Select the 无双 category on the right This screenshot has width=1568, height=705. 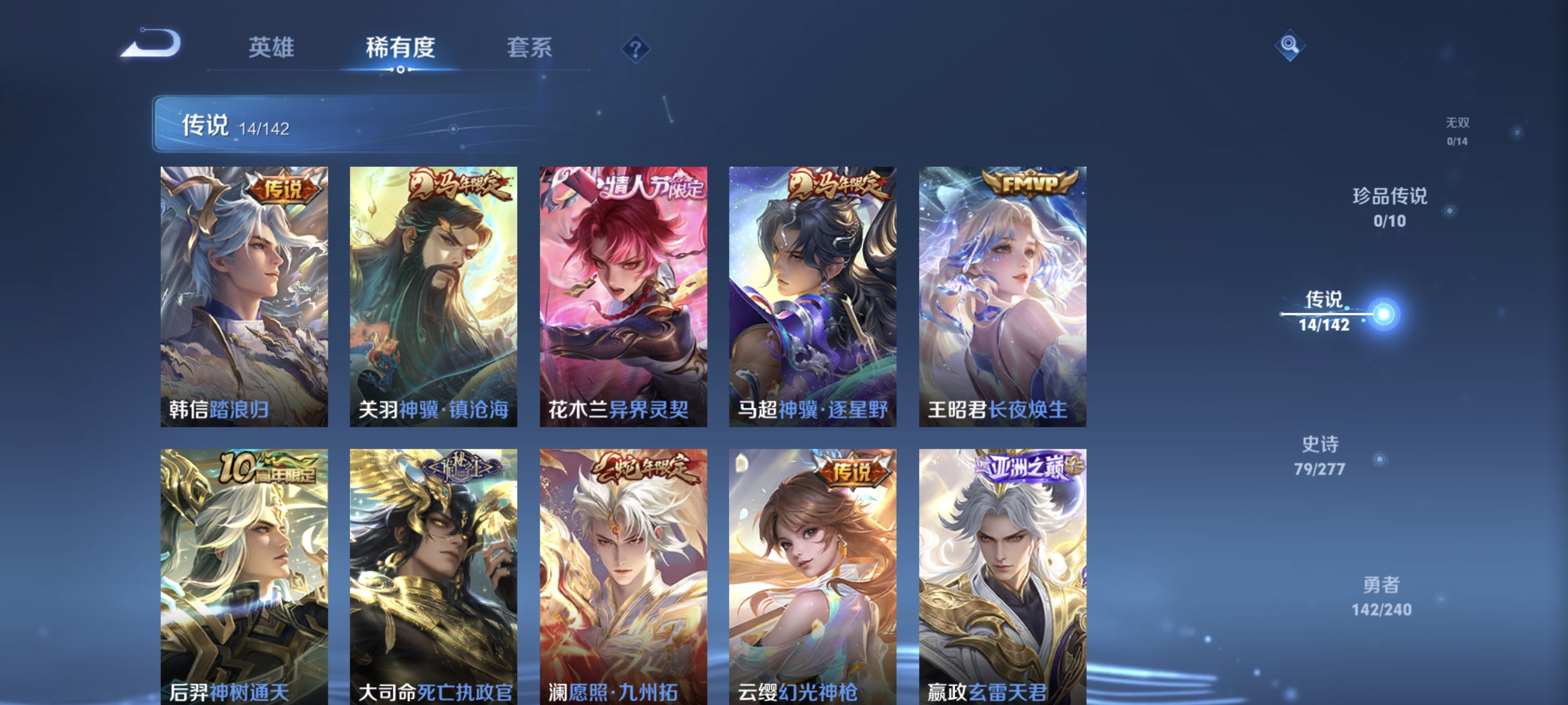[1458, 131]
